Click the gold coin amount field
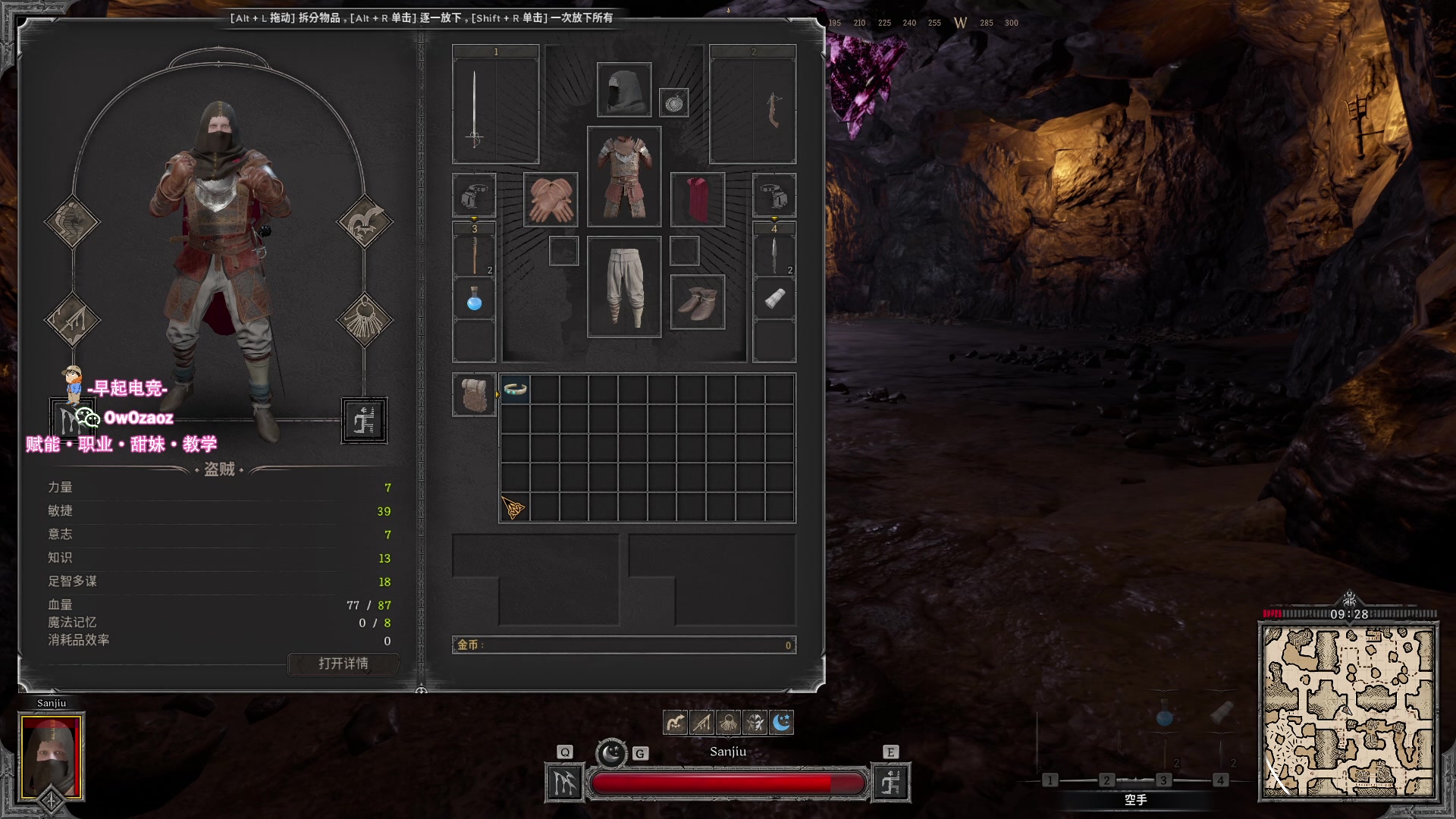This screenshot has height=819, width=1456. tap(623, 645)
